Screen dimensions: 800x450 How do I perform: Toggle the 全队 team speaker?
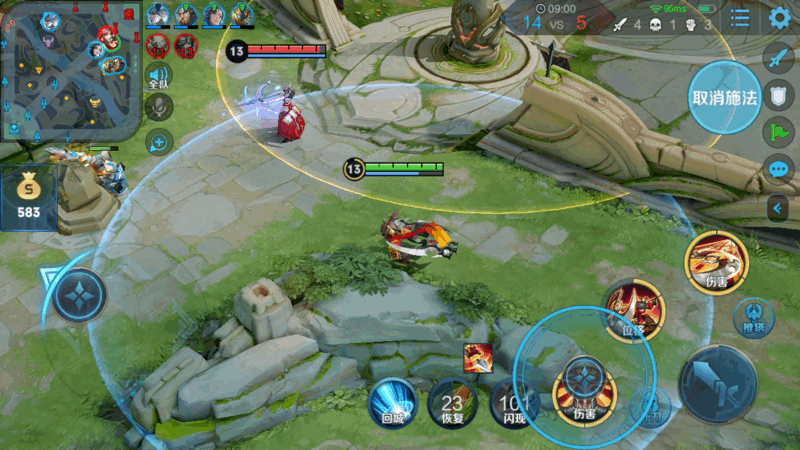(158, 76)
